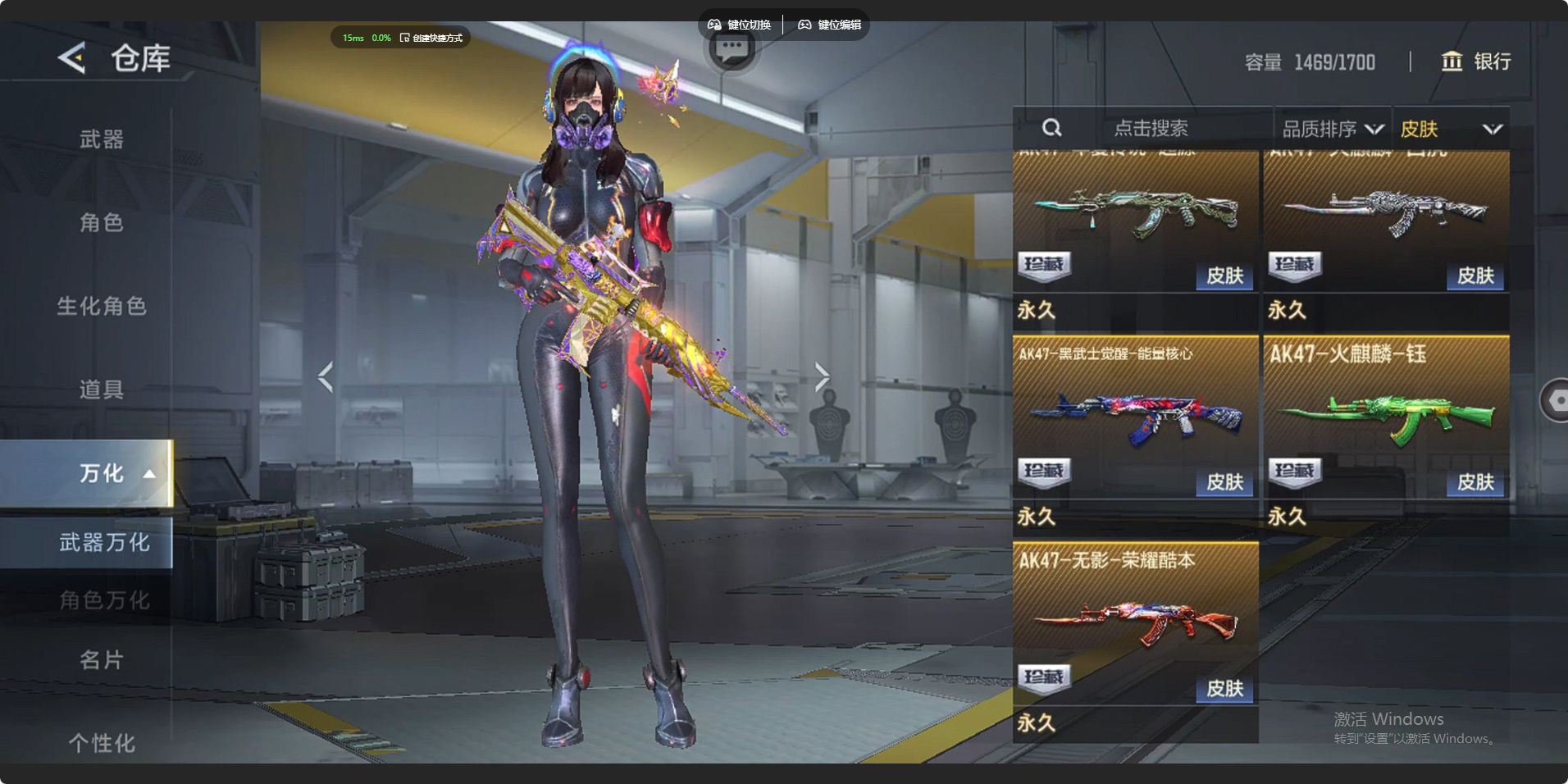Choose the 武器万化 sub-category
The image size is (1568, 784).
click(103, 542)
